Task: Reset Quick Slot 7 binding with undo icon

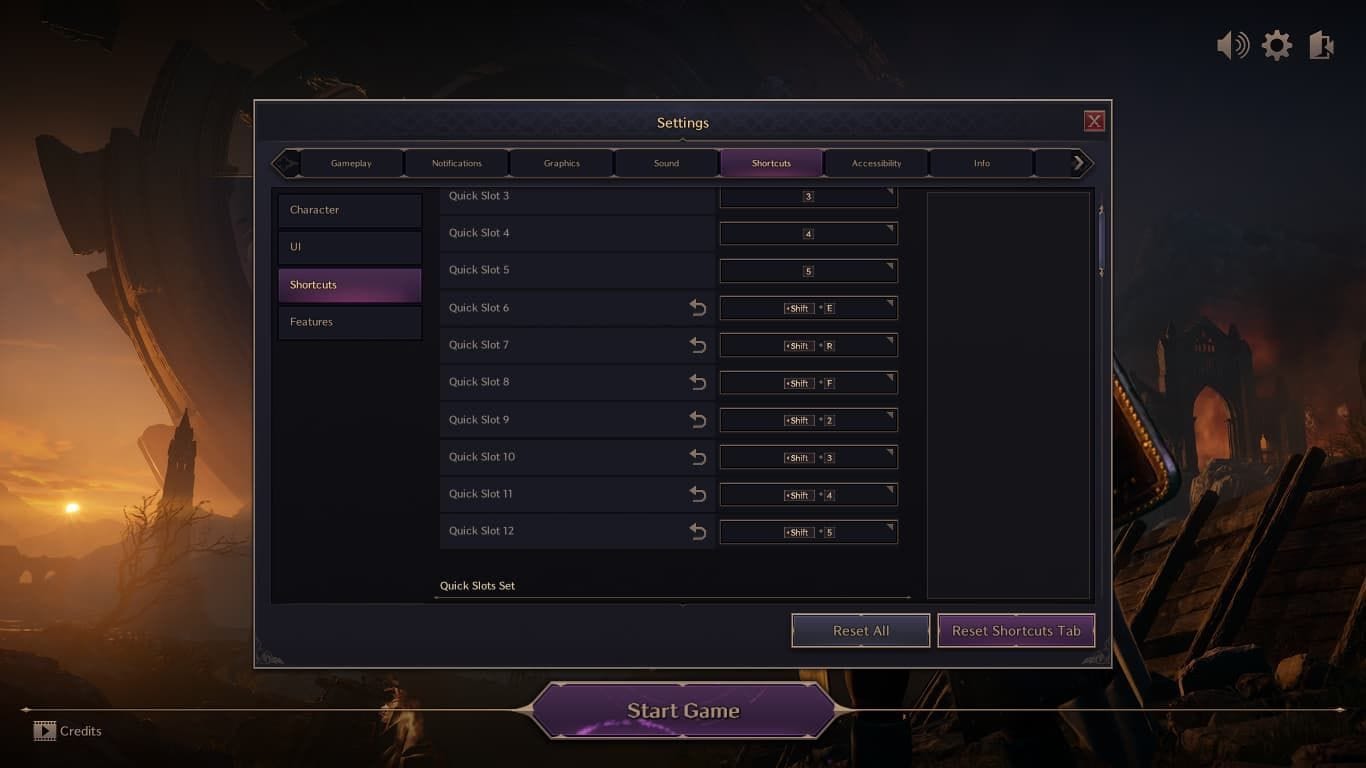Action: point(698,345)
